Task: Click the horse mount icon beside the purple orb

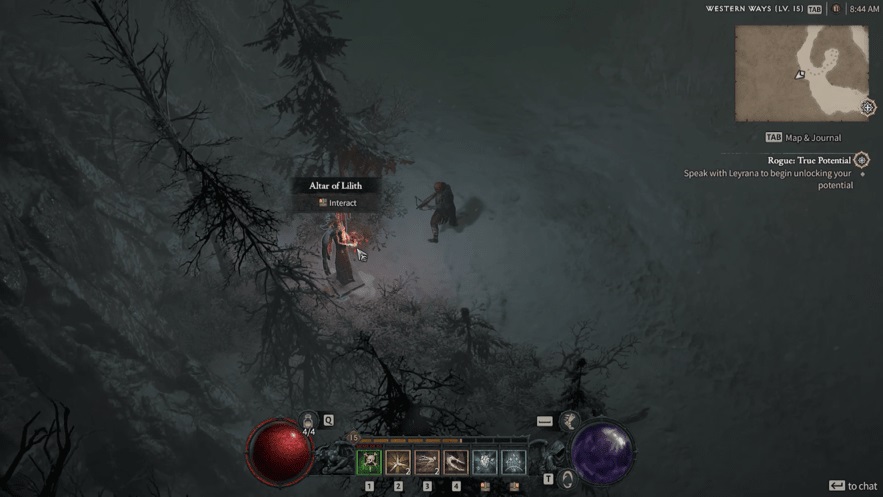Action: click(567, 479)
